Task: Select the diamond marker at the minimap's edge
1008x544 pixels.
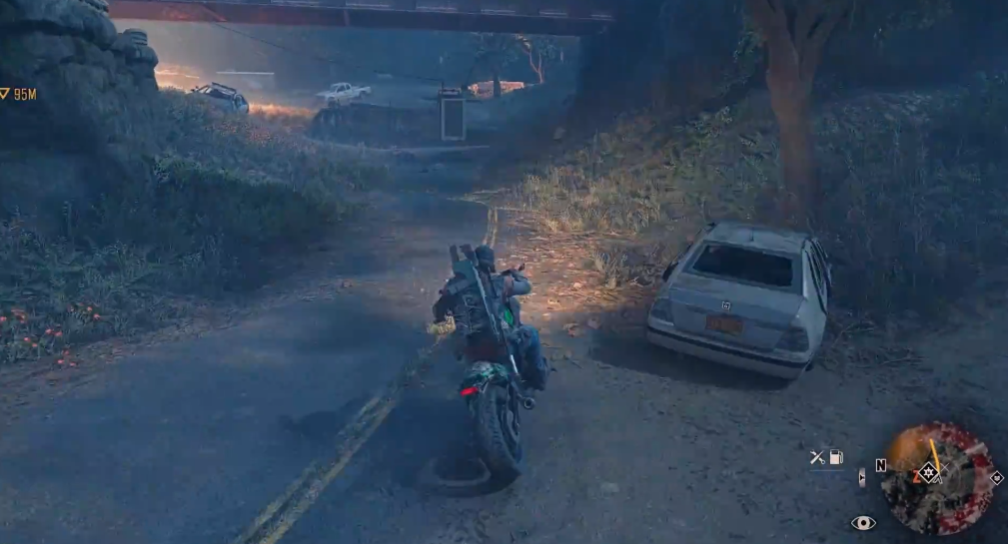Action: (x=996, y=478)
